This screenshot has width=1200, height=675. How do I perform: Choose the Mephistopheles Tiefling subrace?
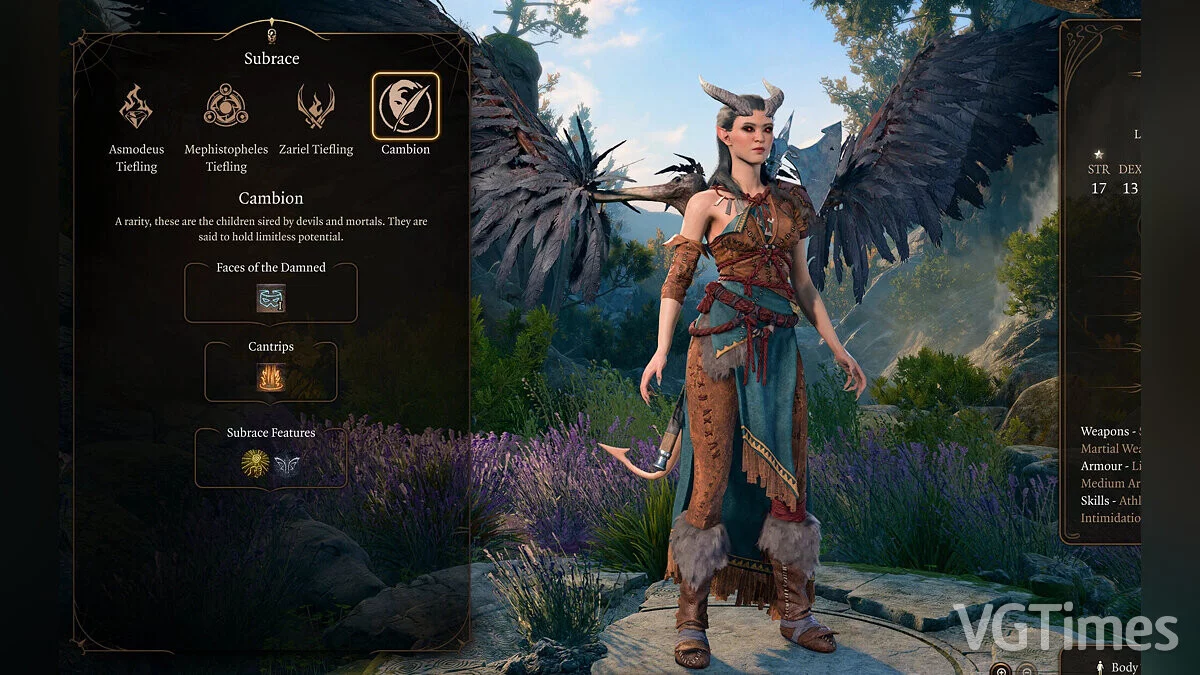(x=226, y=106)
